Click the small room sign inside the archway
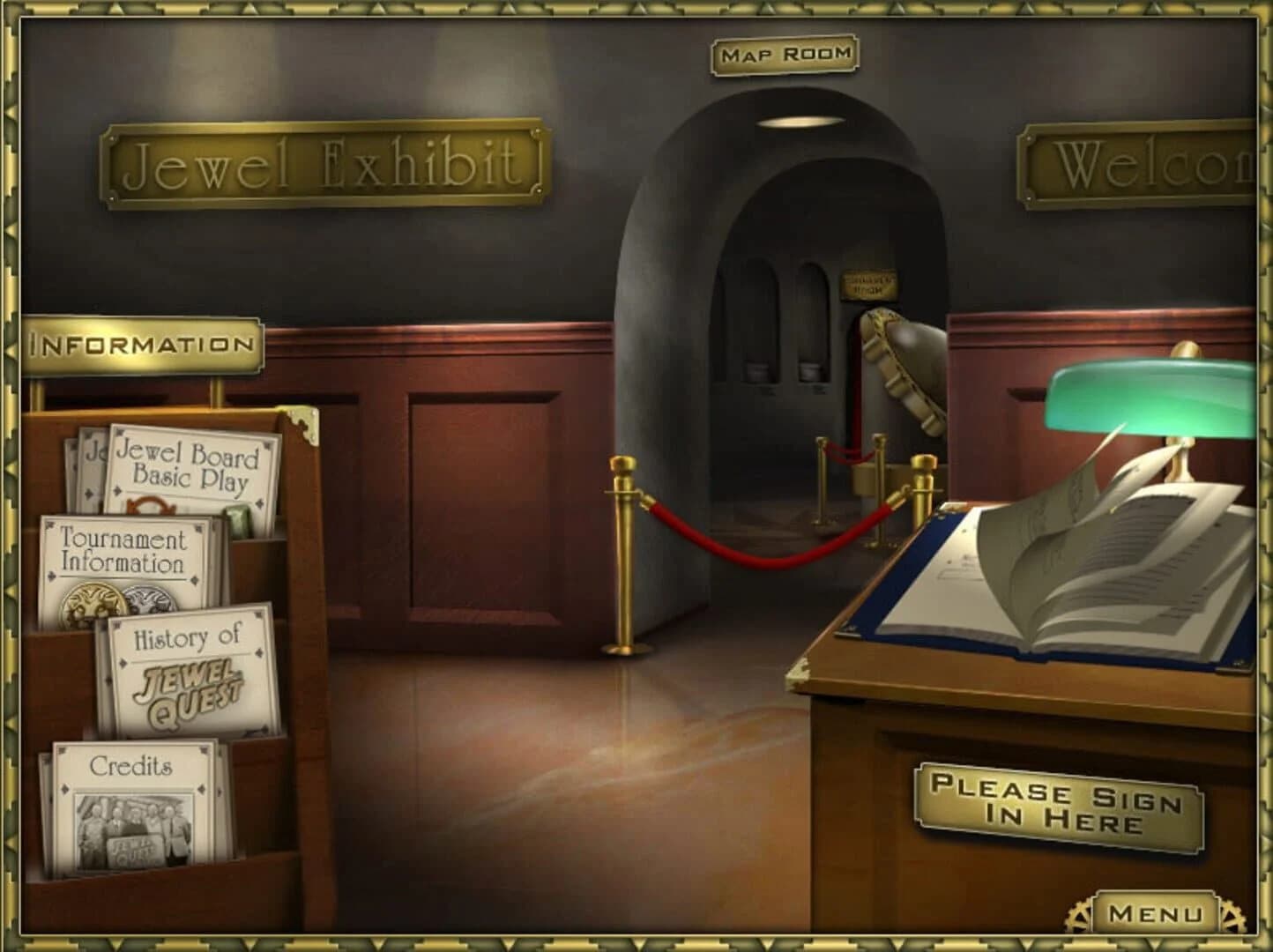This screenshot has width=1273, height=952. tap(868, 282)
